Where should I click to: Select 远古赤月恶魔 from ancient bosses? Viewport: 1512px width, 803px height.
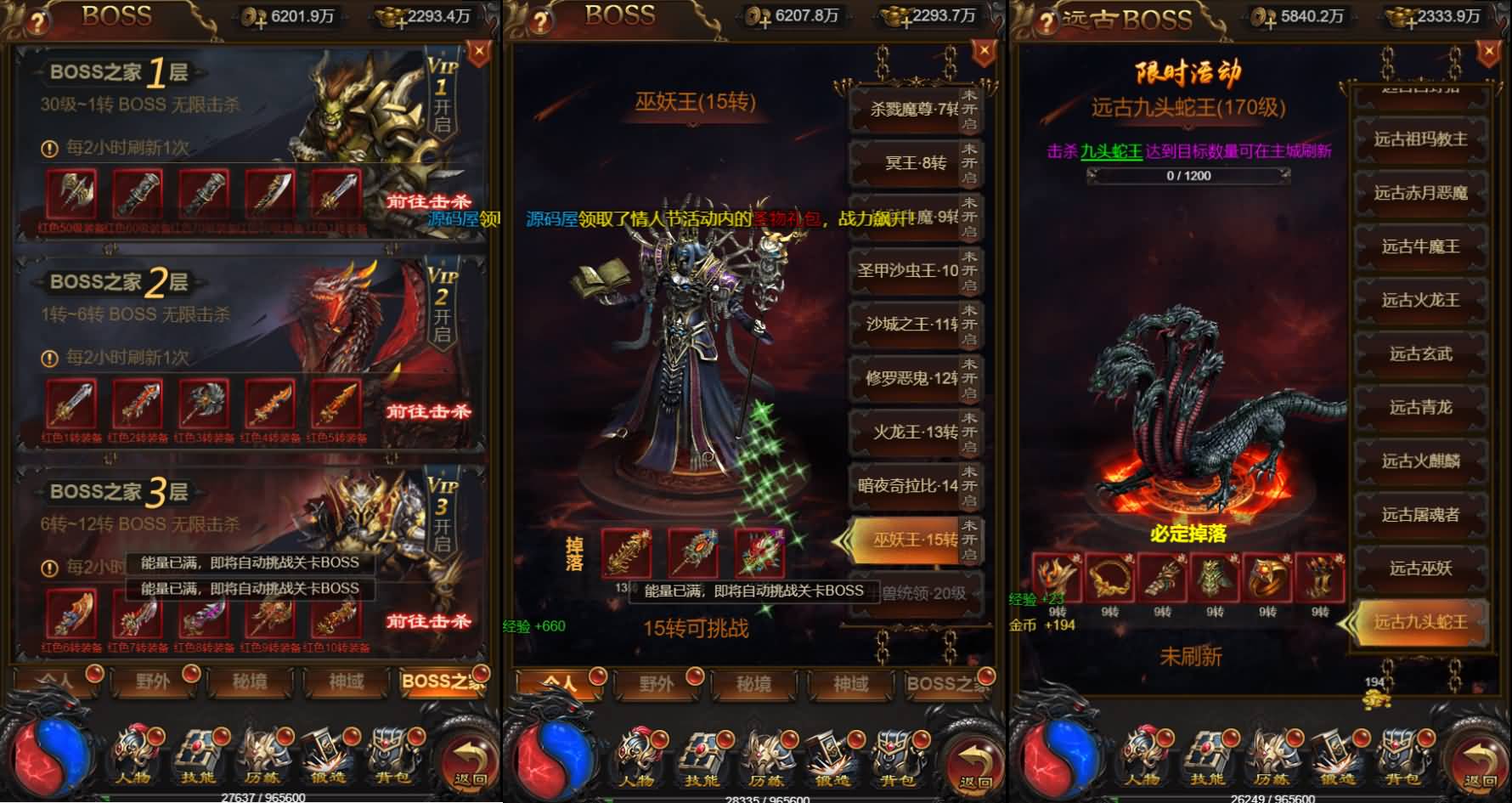coord(1420,193)
